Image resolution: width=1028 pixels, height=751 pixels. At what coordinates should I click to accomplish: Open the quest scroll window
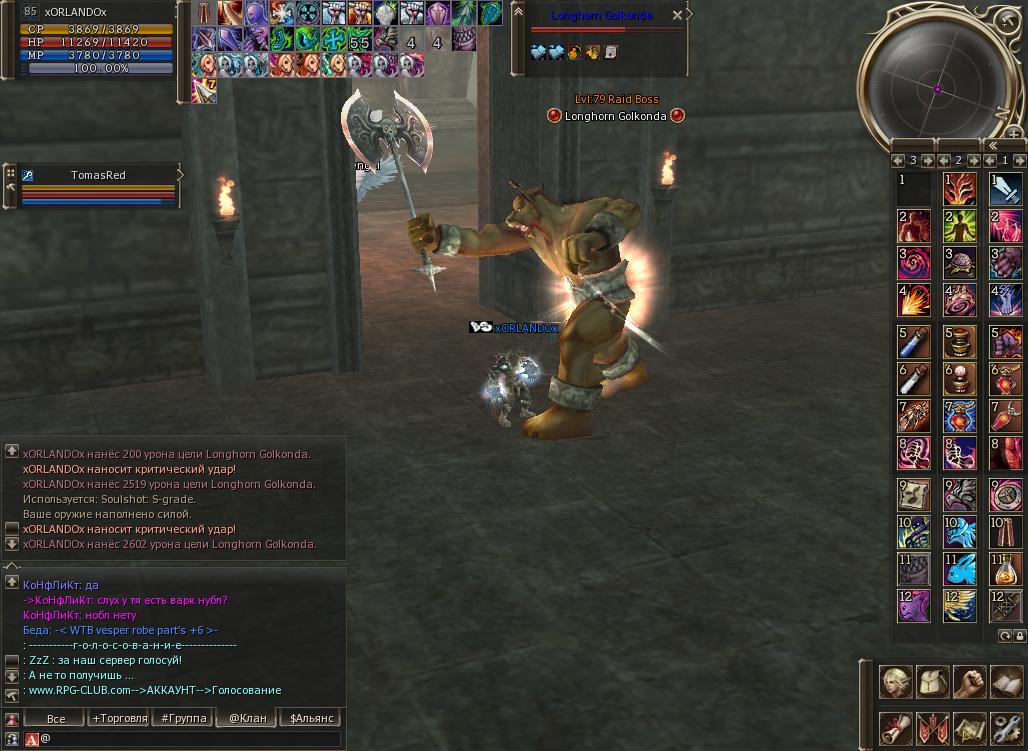896,729
